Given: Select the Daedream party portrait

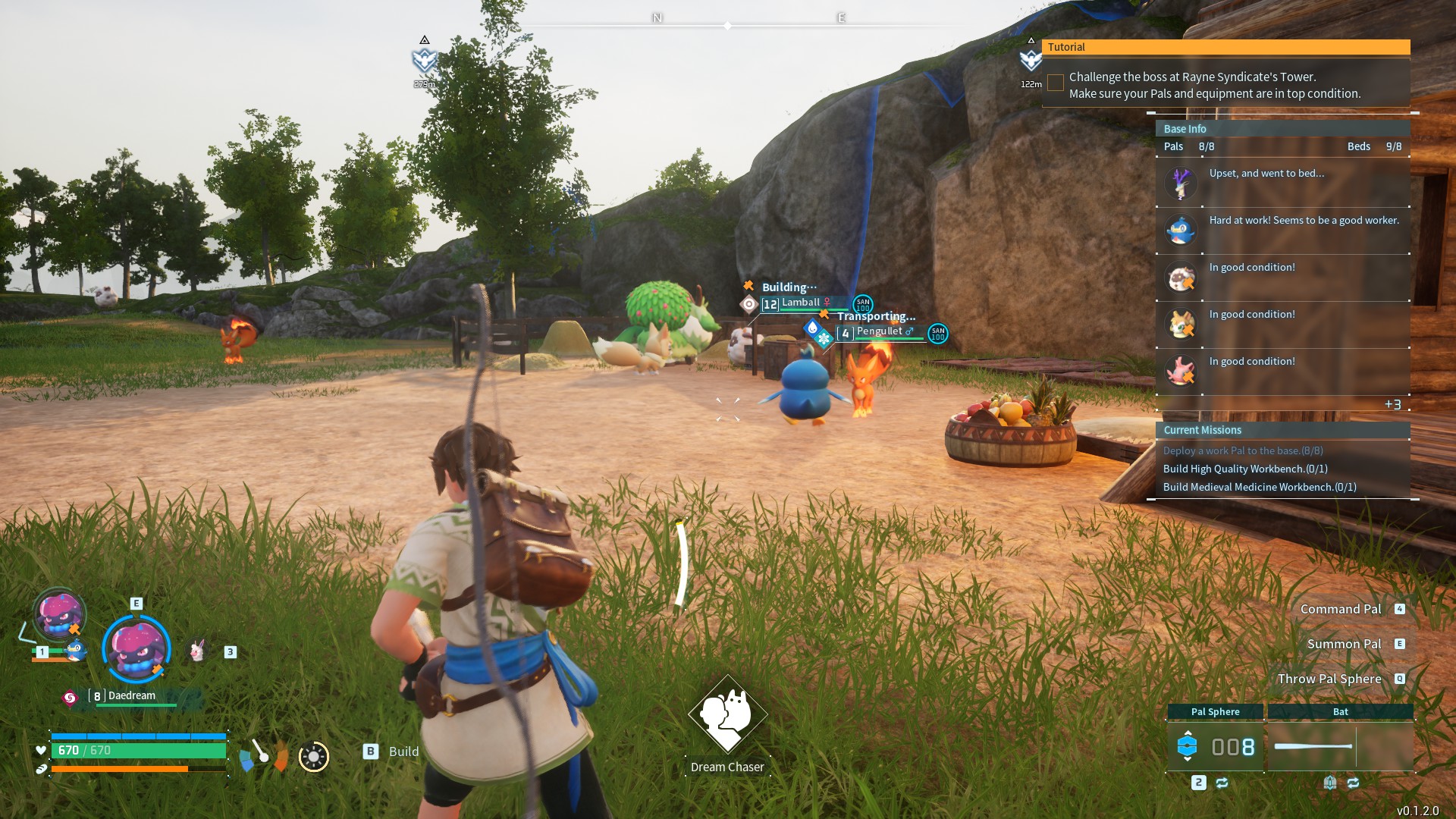Looking at the screenshot, I should coord(136,649).
